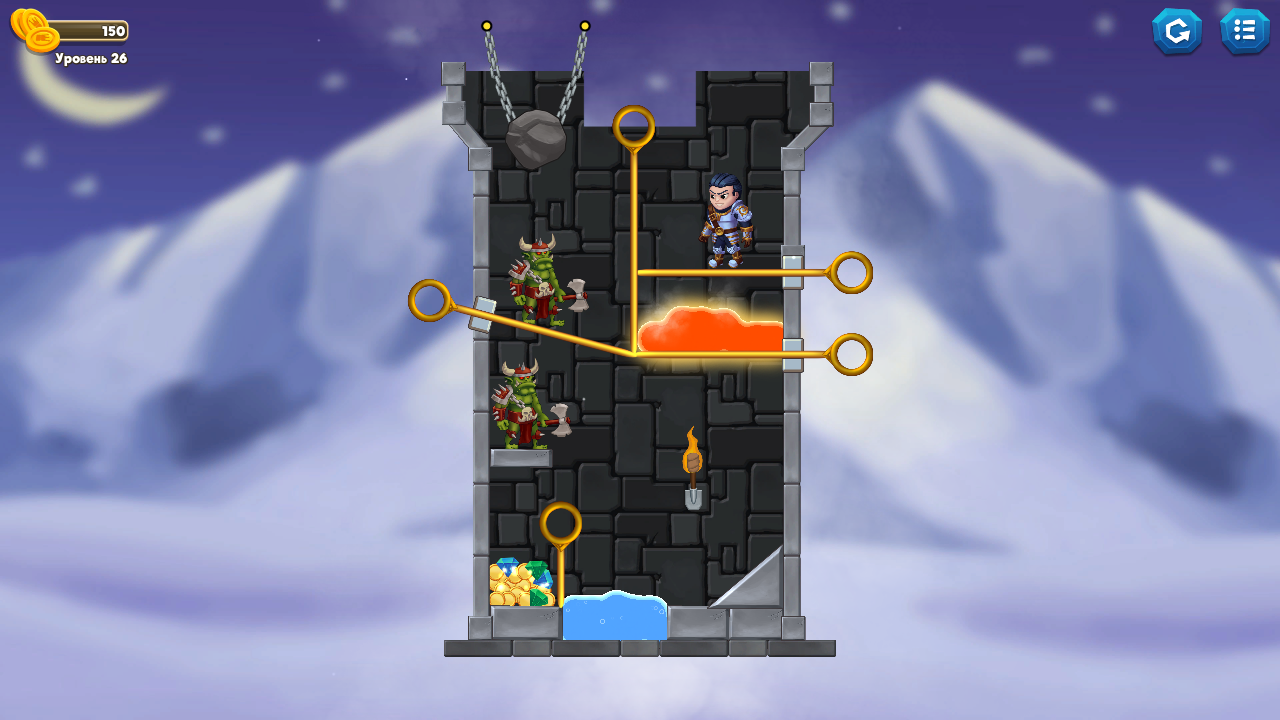Pull the lower right pin under the lava
The image size is (1280, 720).
(852, 352)
